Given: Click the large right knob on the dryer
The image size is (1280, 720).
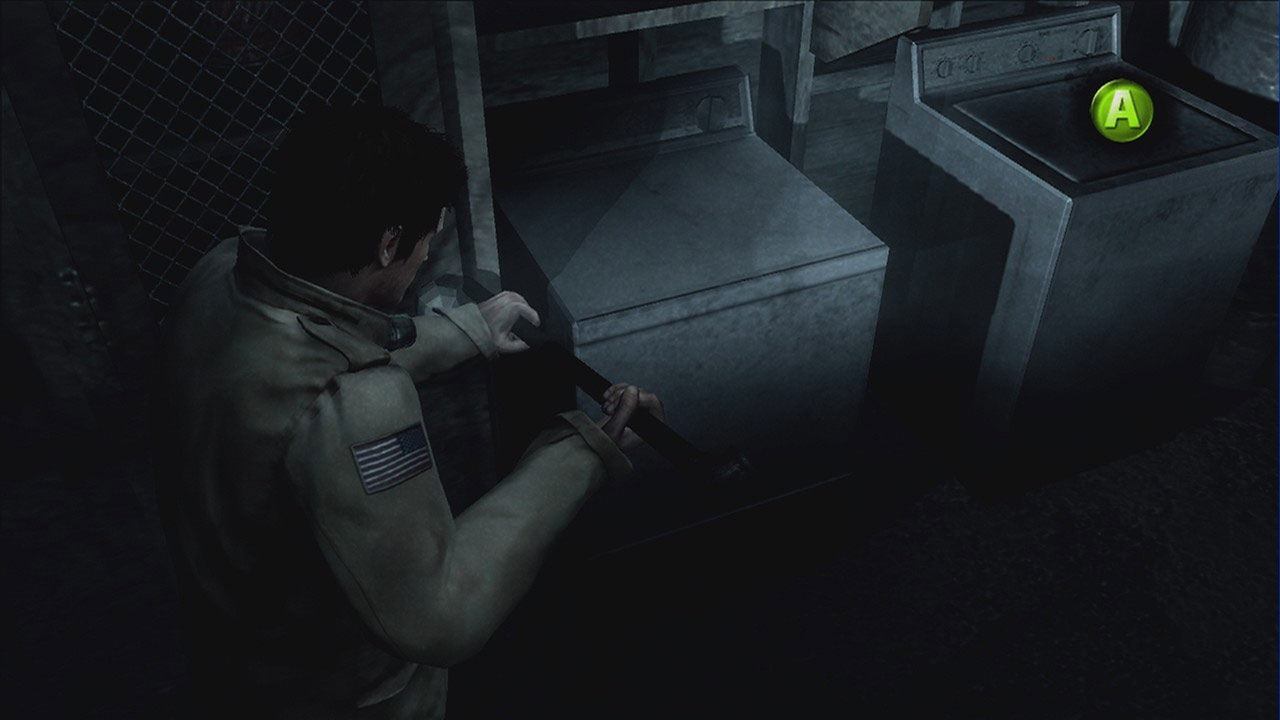Looking at the screenshot, I should coord(1088,42).
